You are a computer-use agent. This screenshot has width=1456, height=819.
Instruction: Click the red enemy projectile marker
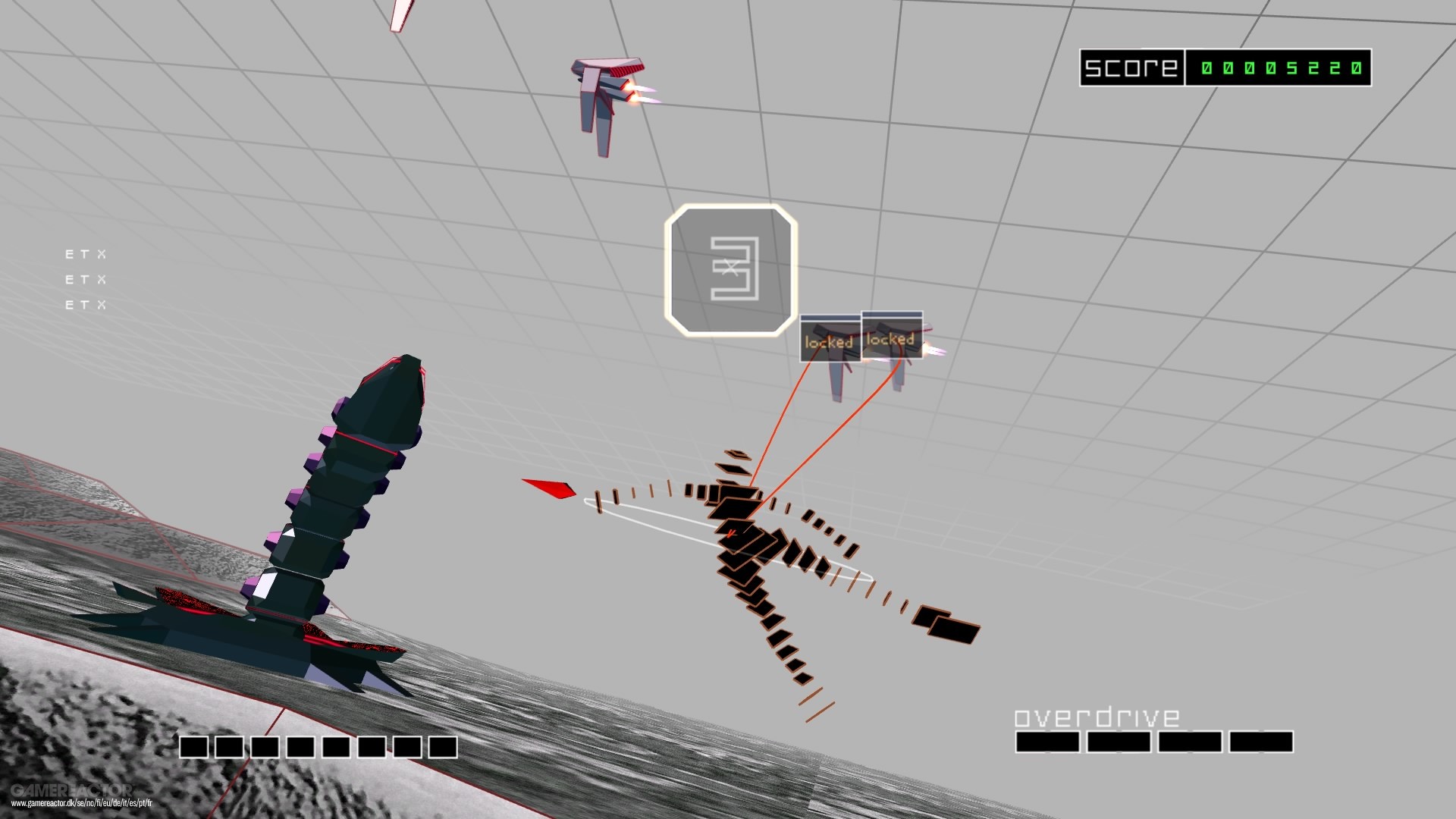click(x=548, y=488)
